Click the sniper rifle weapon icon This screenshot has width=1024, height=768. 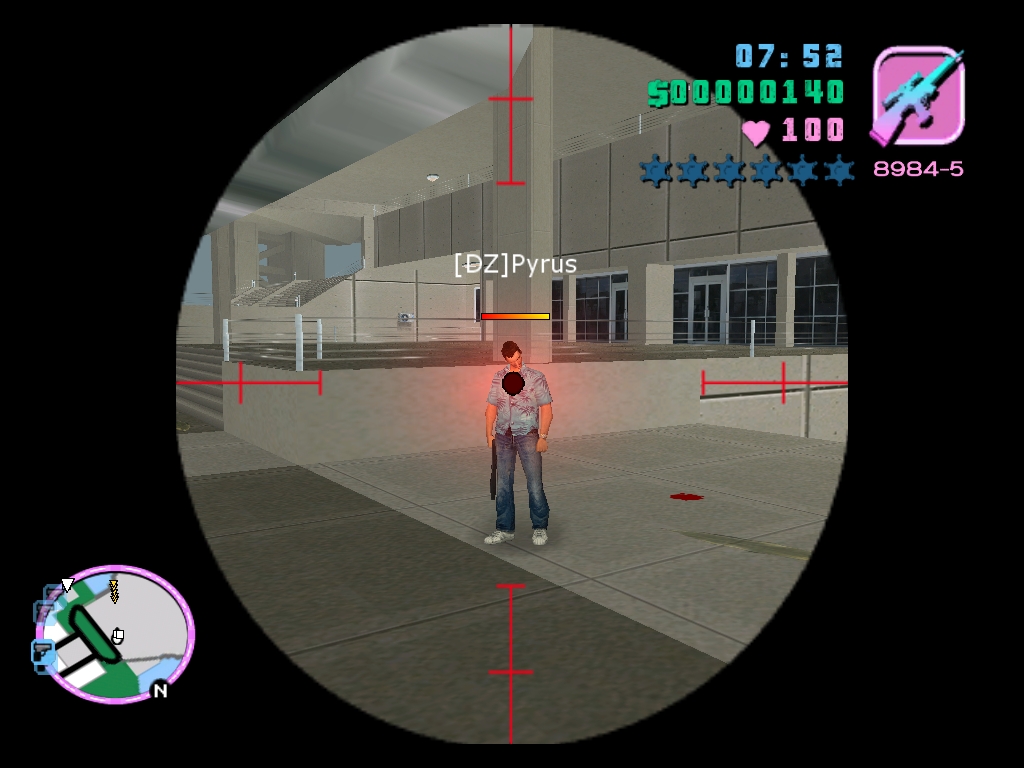point(918,96)
